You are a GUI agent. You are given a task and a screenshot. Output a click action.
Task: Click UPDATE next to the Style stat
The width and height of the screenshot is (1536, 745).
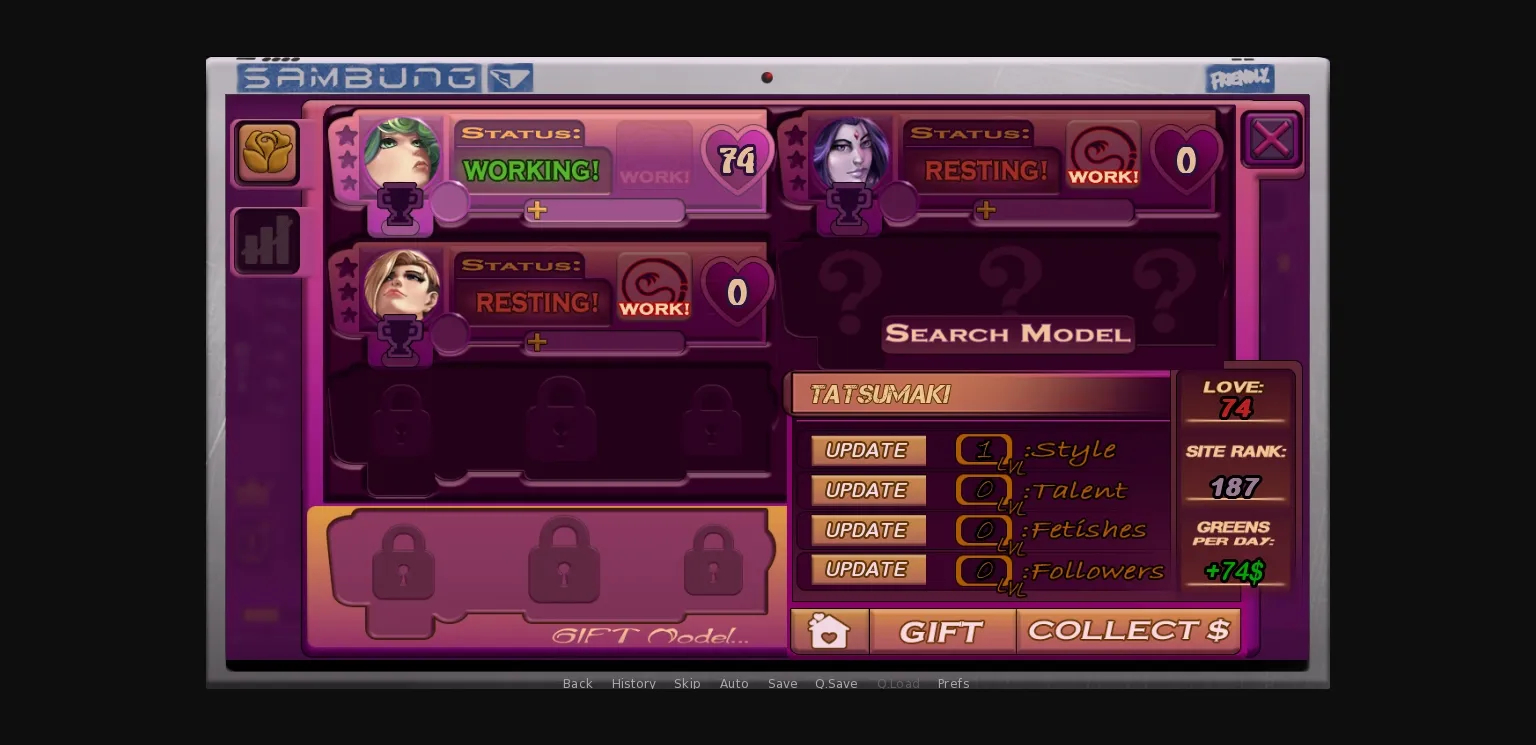(867, 450)
